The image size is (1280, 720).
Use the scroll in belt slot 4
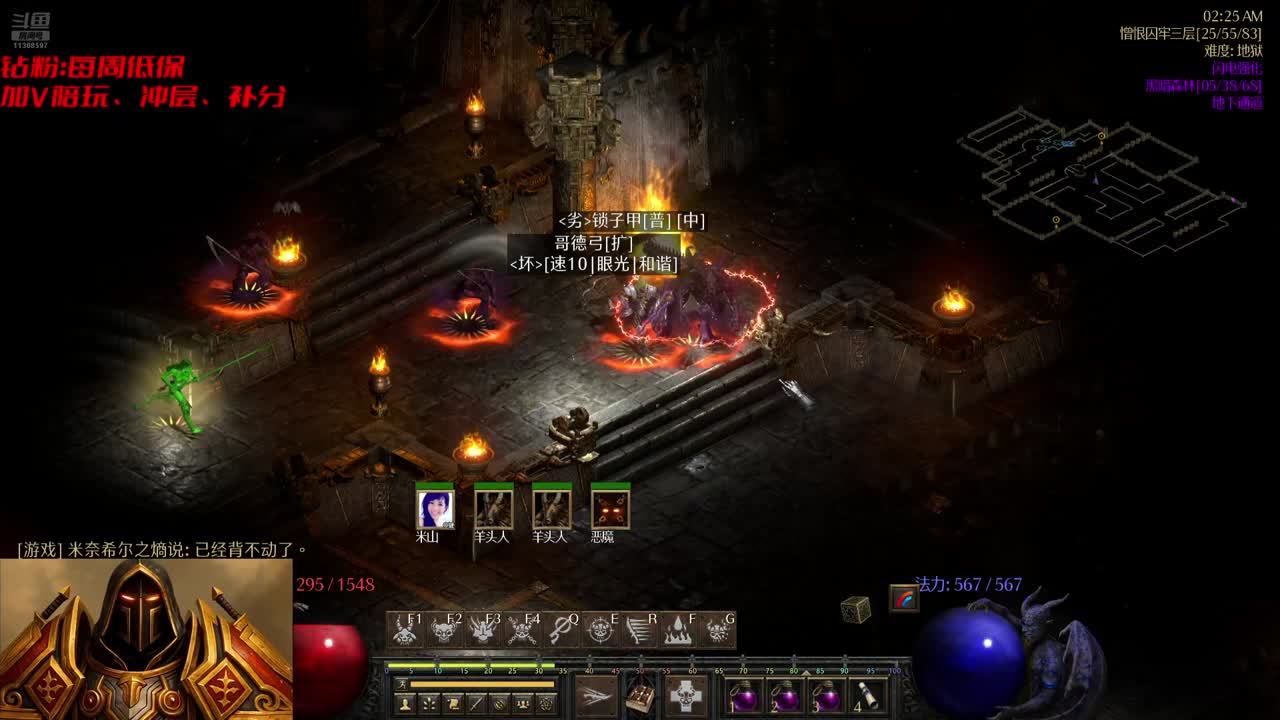pyautogui.click(x=866, y=696)
